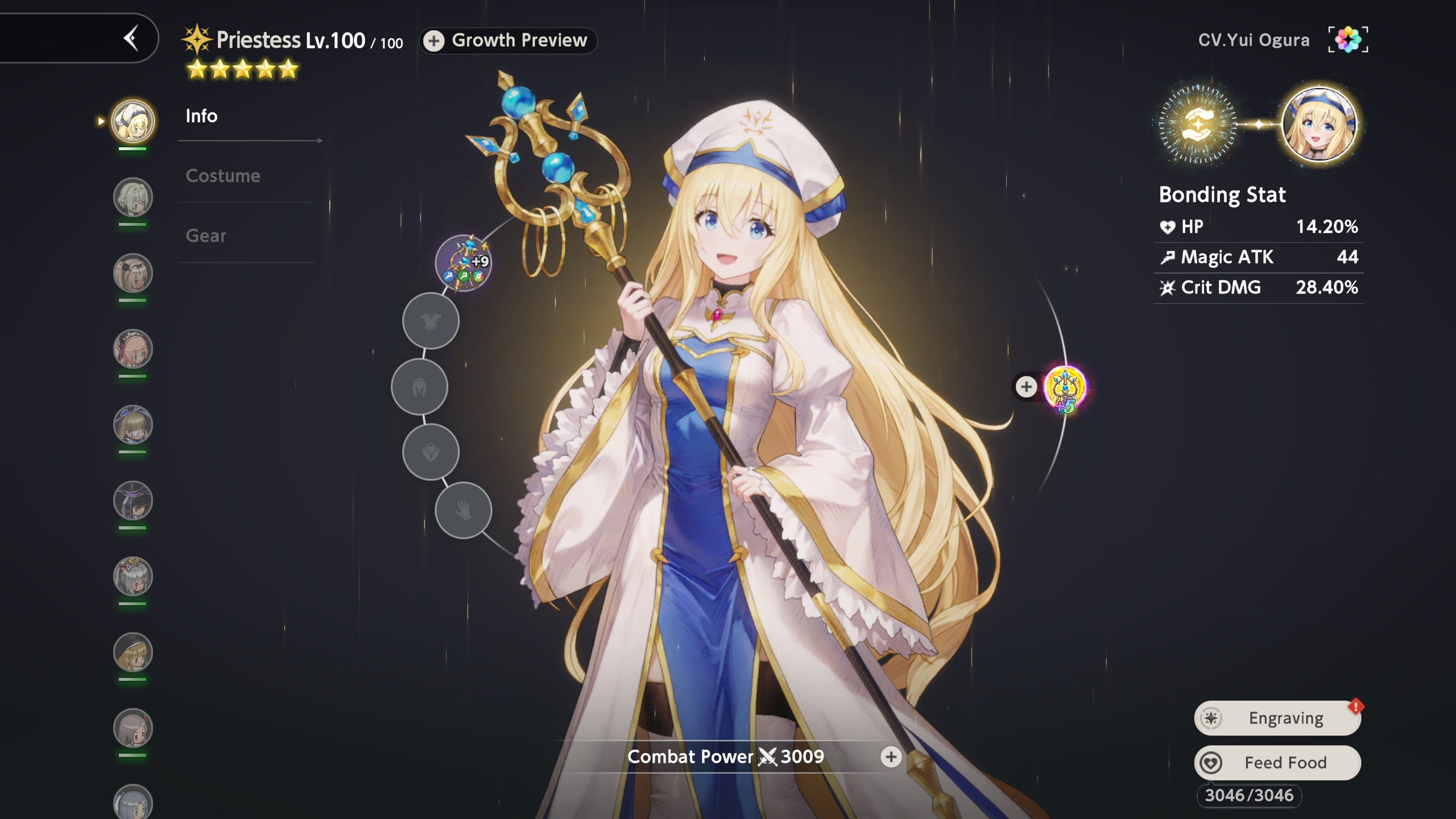Viewport: 1456px width, 819px height.
Task: Open the Engraving menu
Action: tap(1277, 718)
